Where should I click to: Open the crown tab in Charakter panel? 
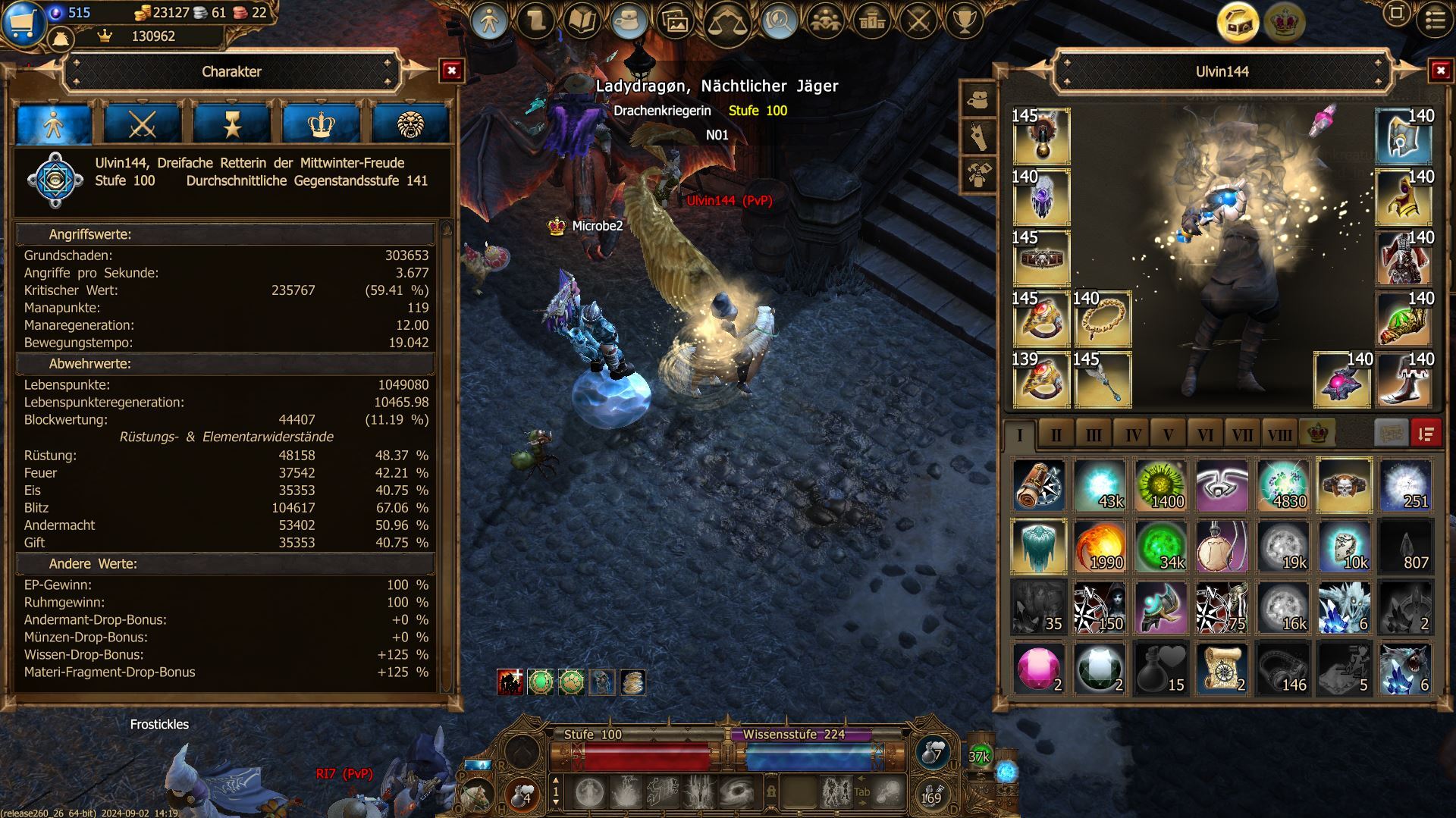point(321,124)
